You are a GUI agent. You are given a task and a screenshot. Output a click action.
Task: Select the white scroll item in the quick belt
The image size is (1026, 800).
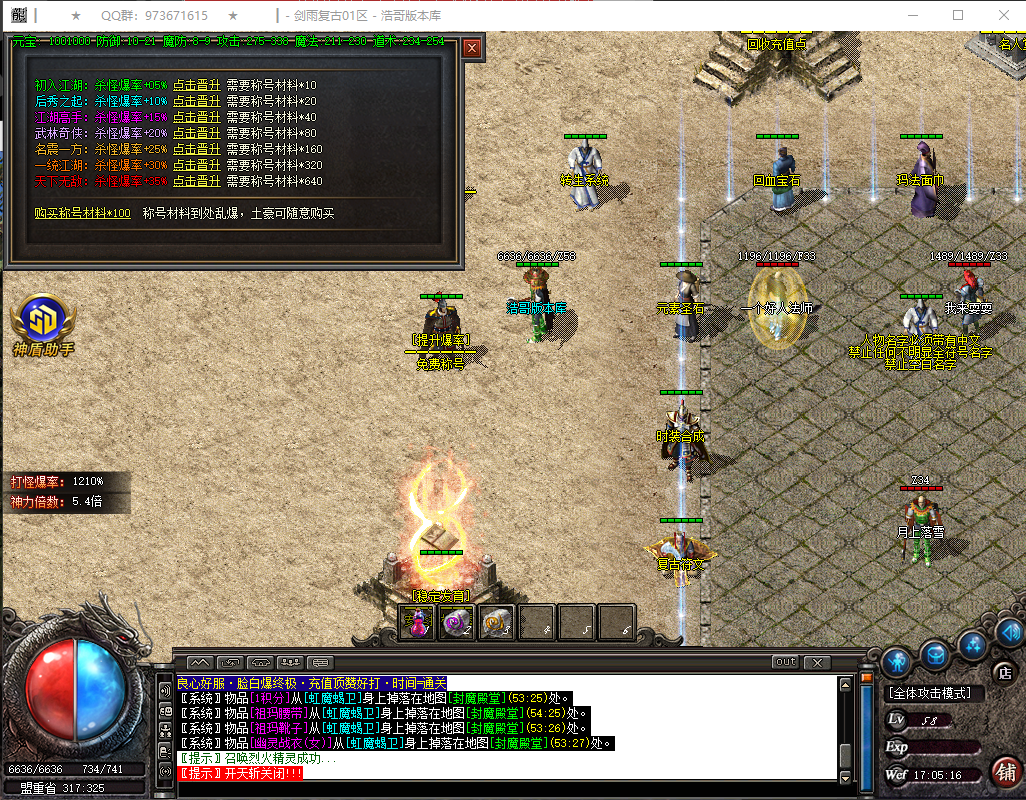497,622
